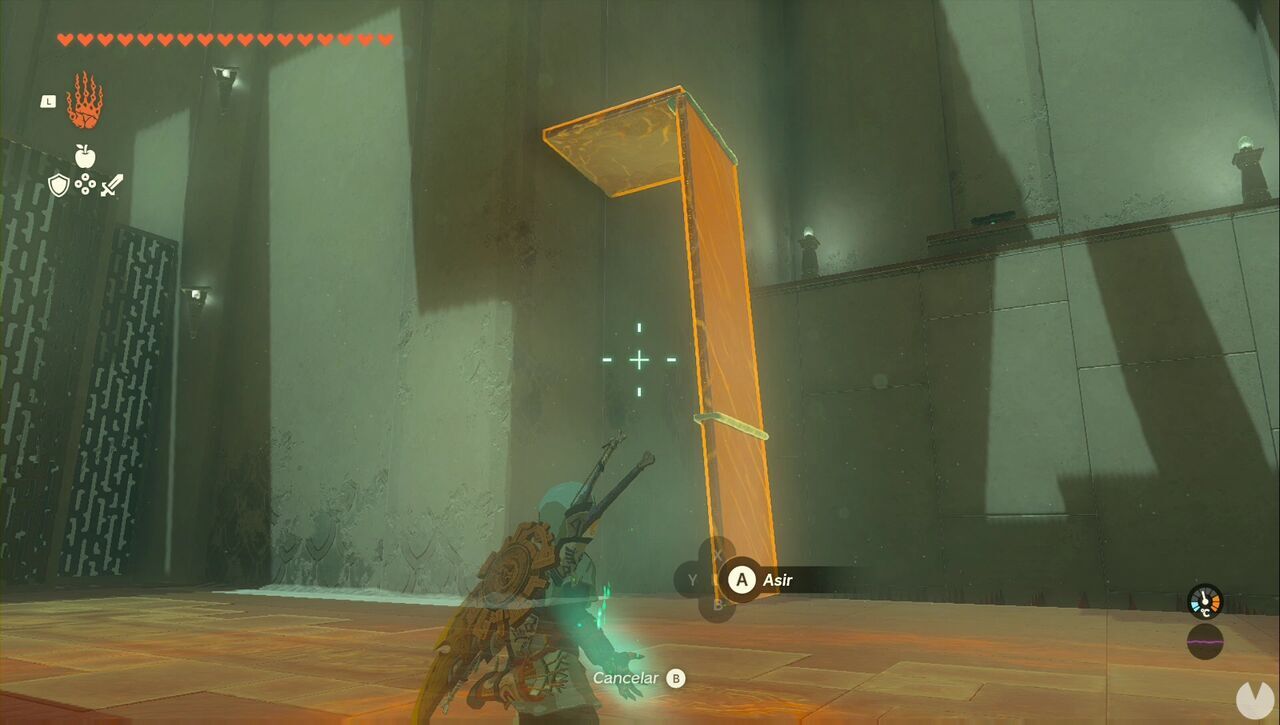Click the apple food counter icon
The height and width of the screenshot is (725, 1280).
pos(84,157)
